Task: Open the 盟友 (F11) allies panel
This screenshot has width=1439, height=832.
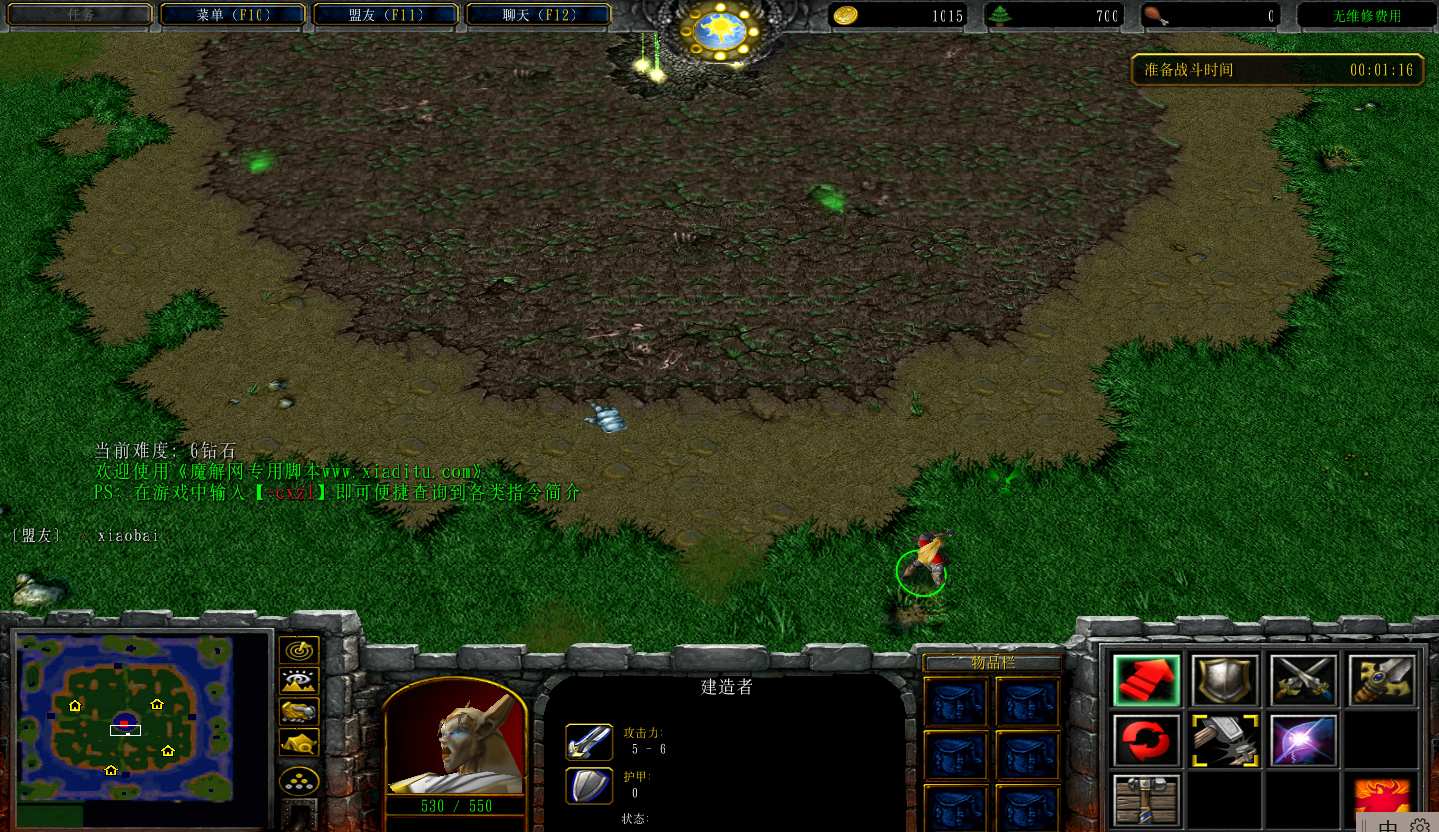Action: (x=386, y=15)
